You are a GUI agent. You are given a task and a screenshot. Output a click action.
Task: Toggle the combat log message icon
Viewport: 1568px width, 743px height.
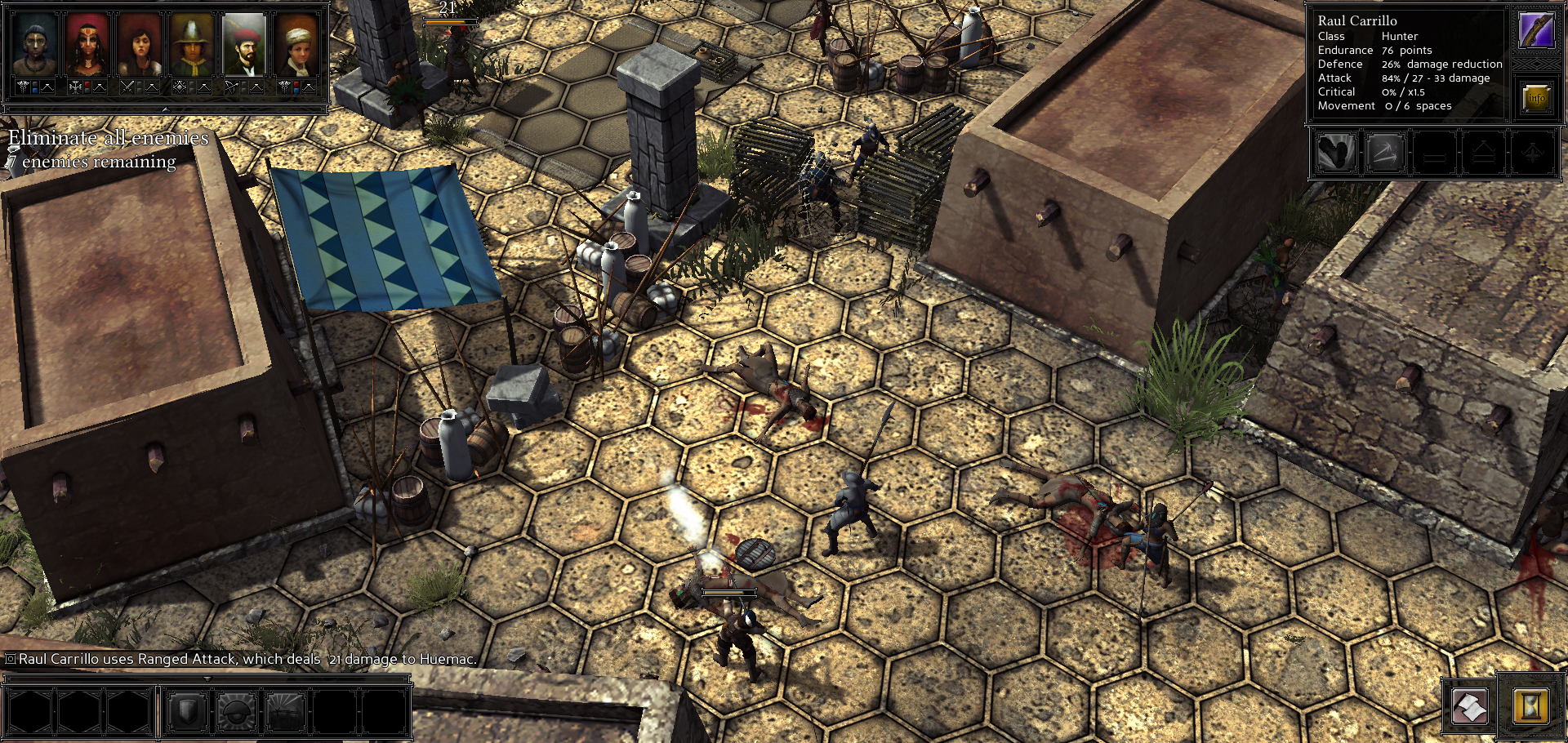[x=11, y=659]
